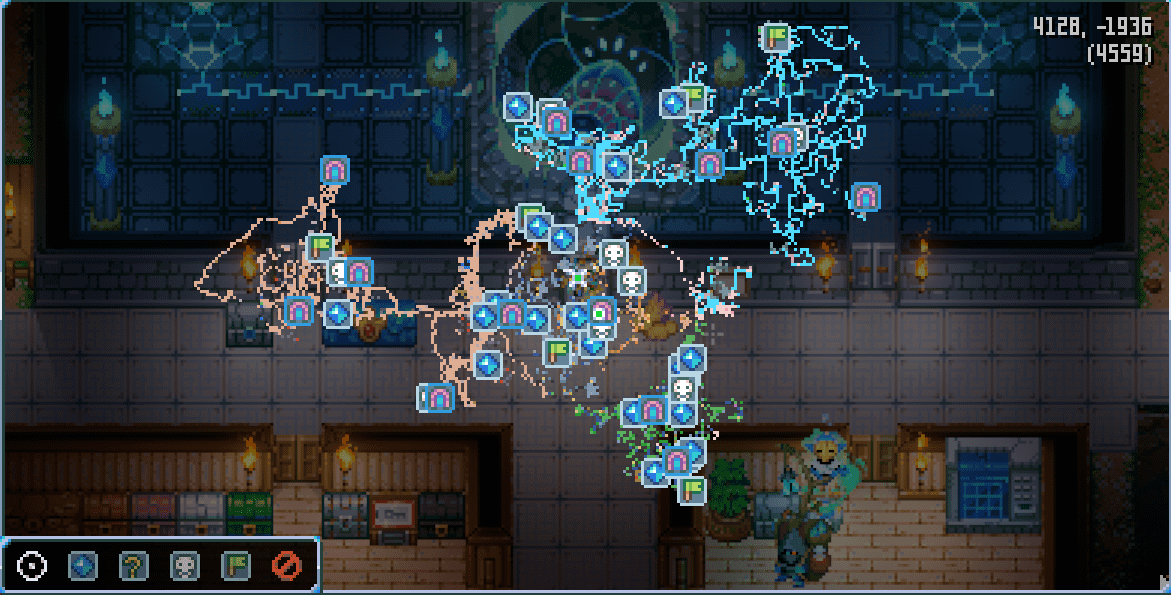1171x595 pixels.
Task: Select the skull marker type
Action: [x=185, y=567]
